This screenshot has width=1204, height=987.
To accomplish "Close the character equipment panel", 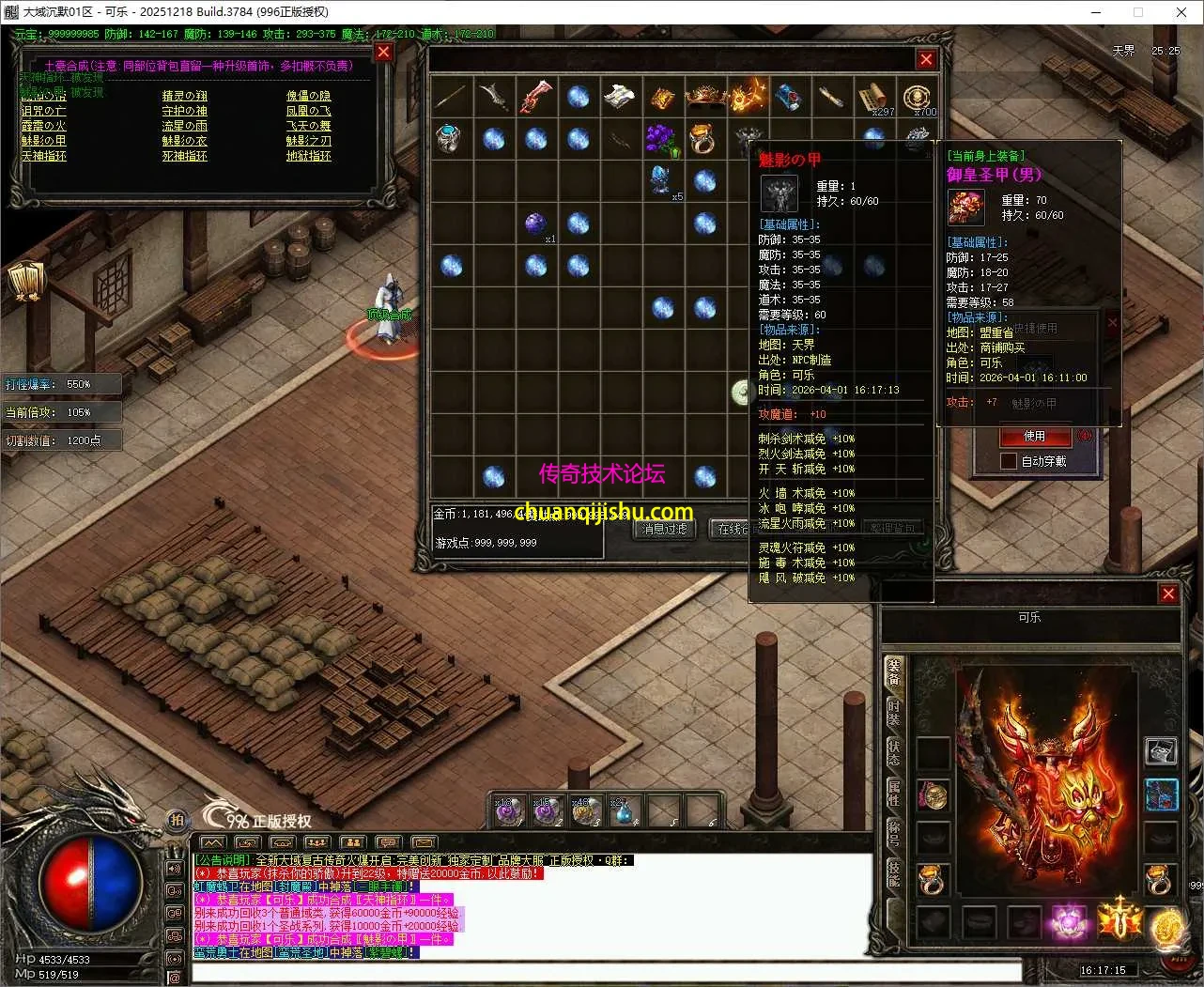I will 1168,594.
